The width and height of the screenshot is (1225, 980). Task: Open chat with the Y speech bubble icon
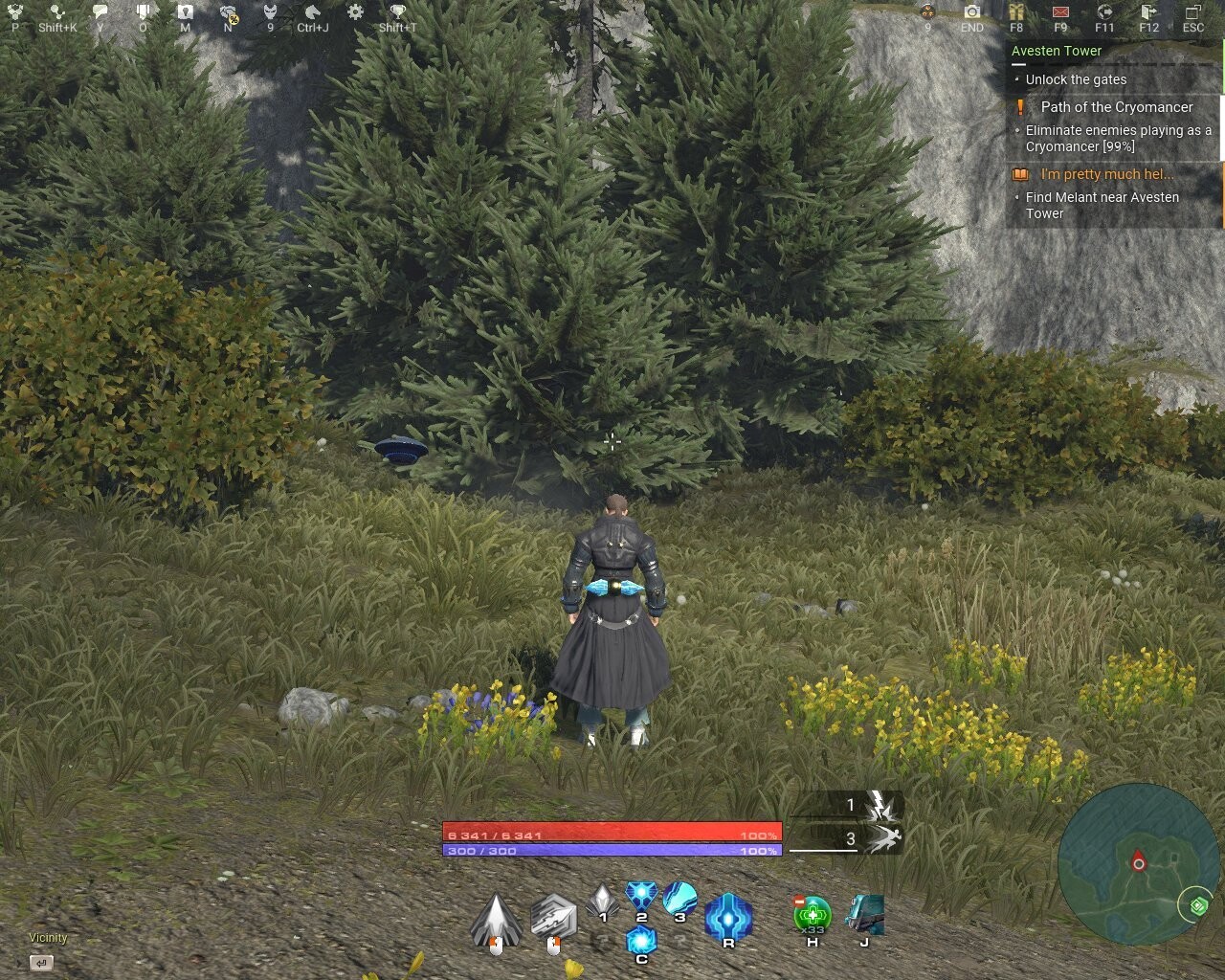[100, 11]
